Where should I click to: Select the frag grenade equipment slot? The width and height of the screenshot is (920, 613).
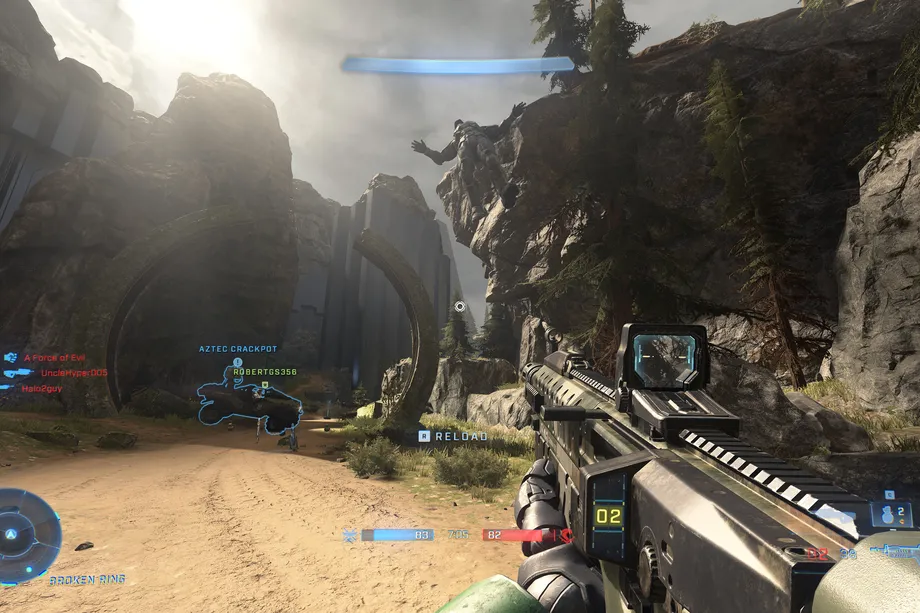(890, 514)
